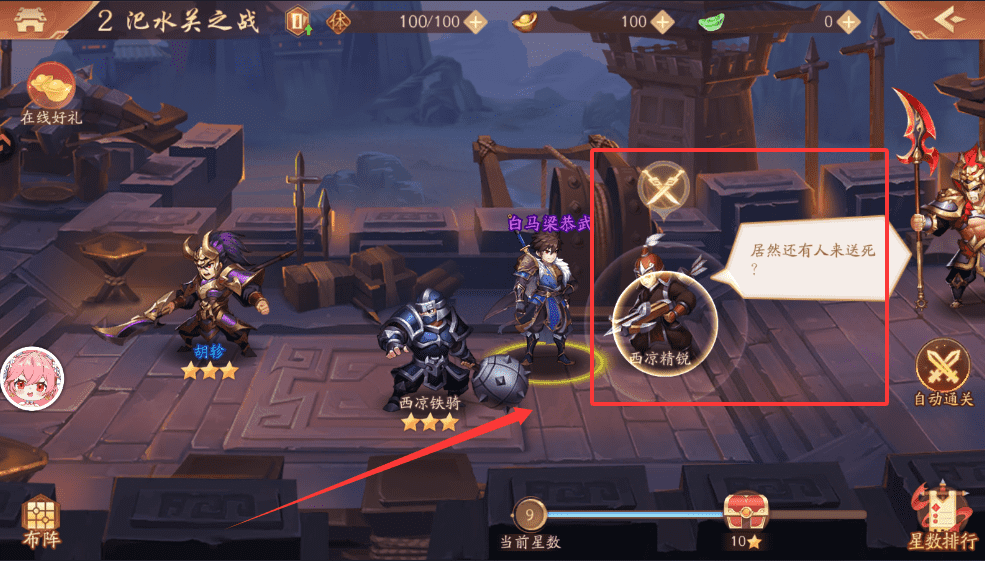
Task: Add gold ingots with the plus button
Action: [662, 21]
